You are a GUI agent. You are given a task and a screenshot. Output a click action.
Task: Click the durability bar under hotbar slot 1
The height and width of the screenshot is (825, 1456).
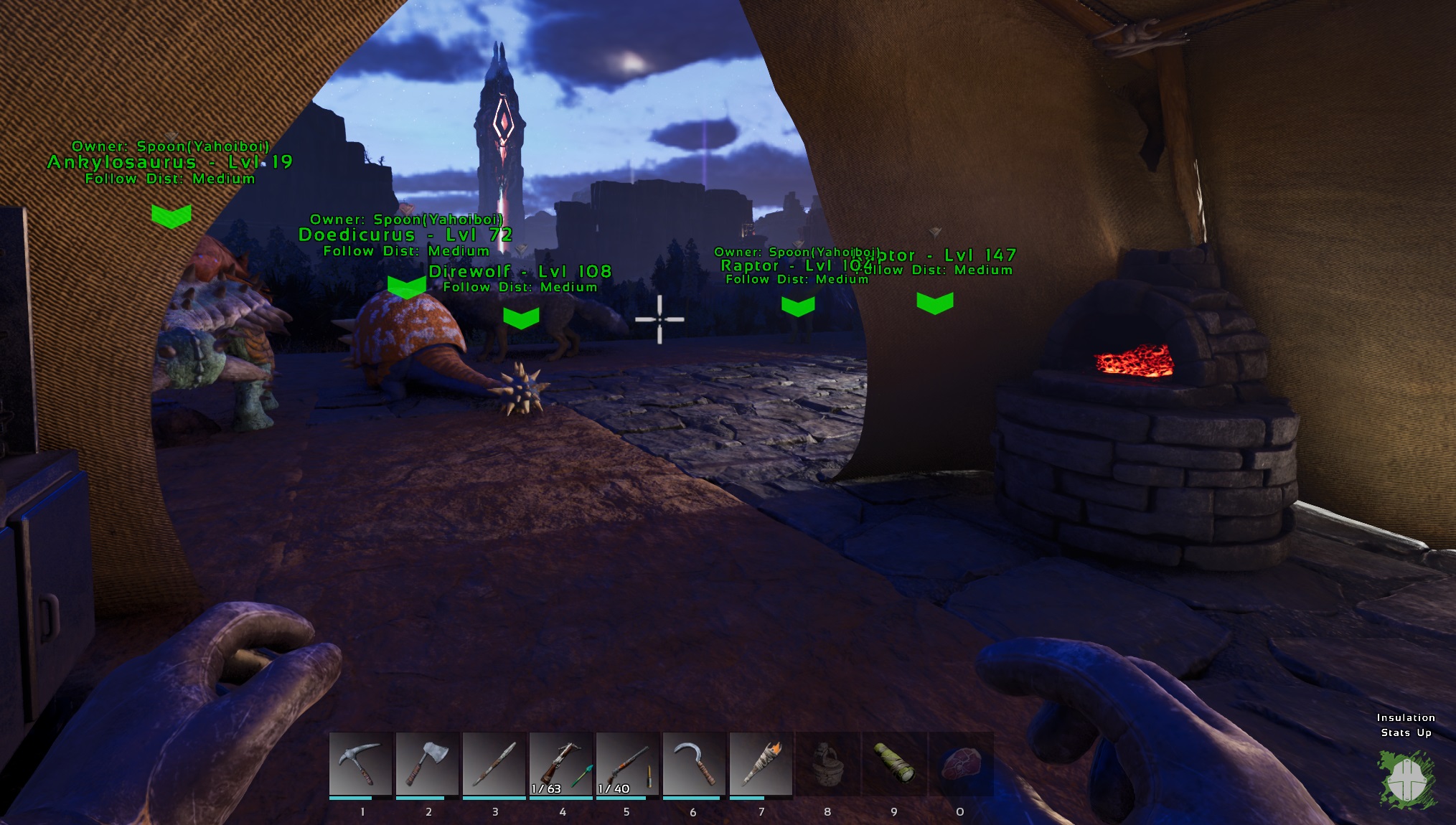(x=360, y=796)
